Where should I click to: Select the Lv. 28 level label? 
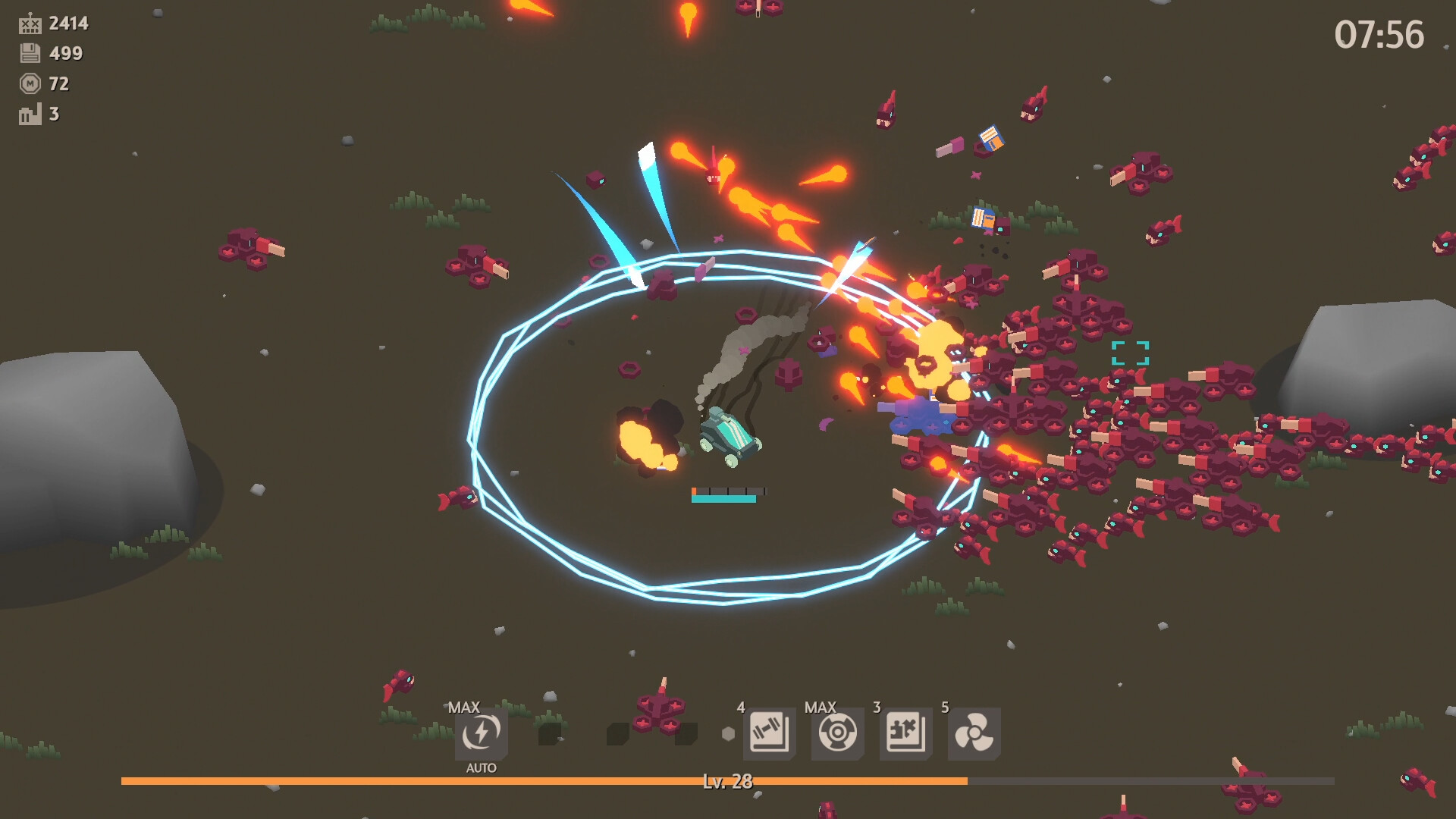pyautogui.click(x=728, y=781)
